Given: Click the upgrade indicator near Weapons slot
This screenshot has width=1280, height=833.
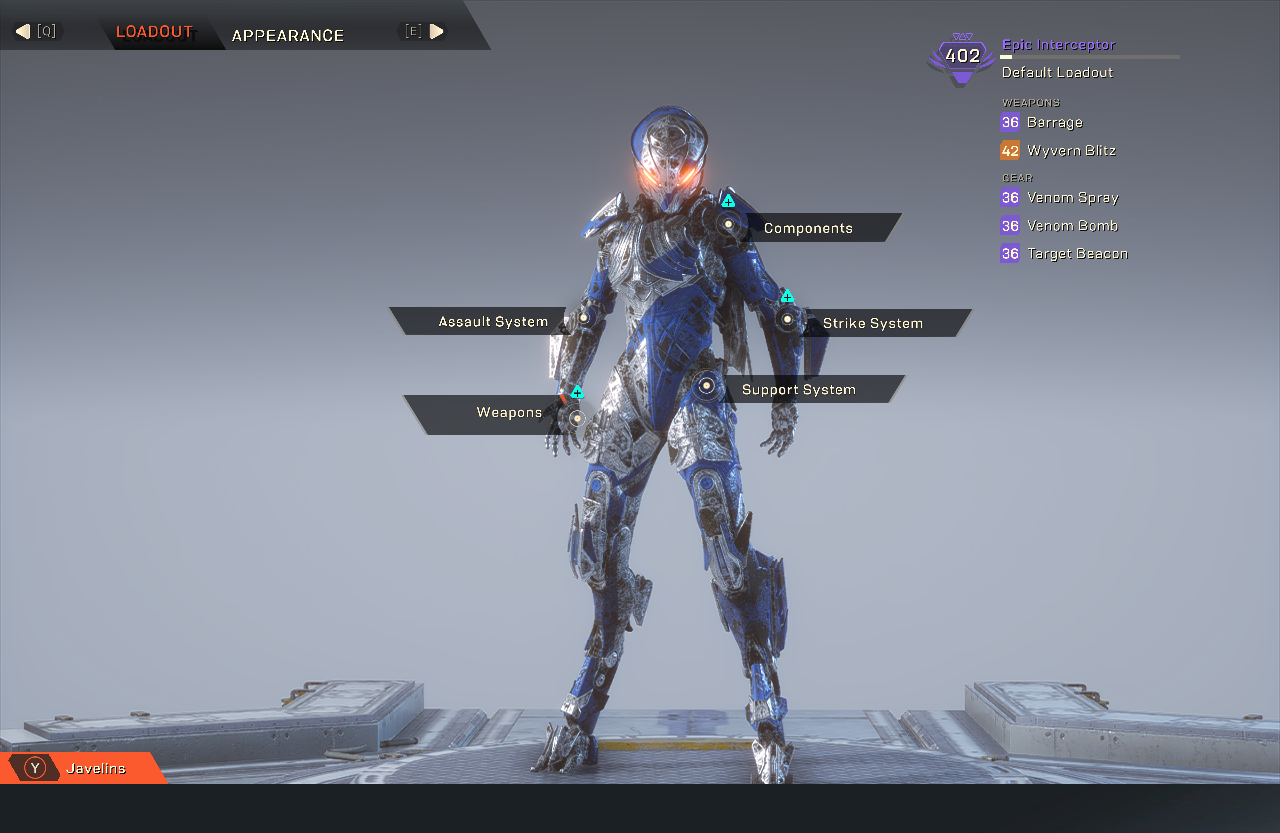Looking at the screenshot, I should point(577,393).
